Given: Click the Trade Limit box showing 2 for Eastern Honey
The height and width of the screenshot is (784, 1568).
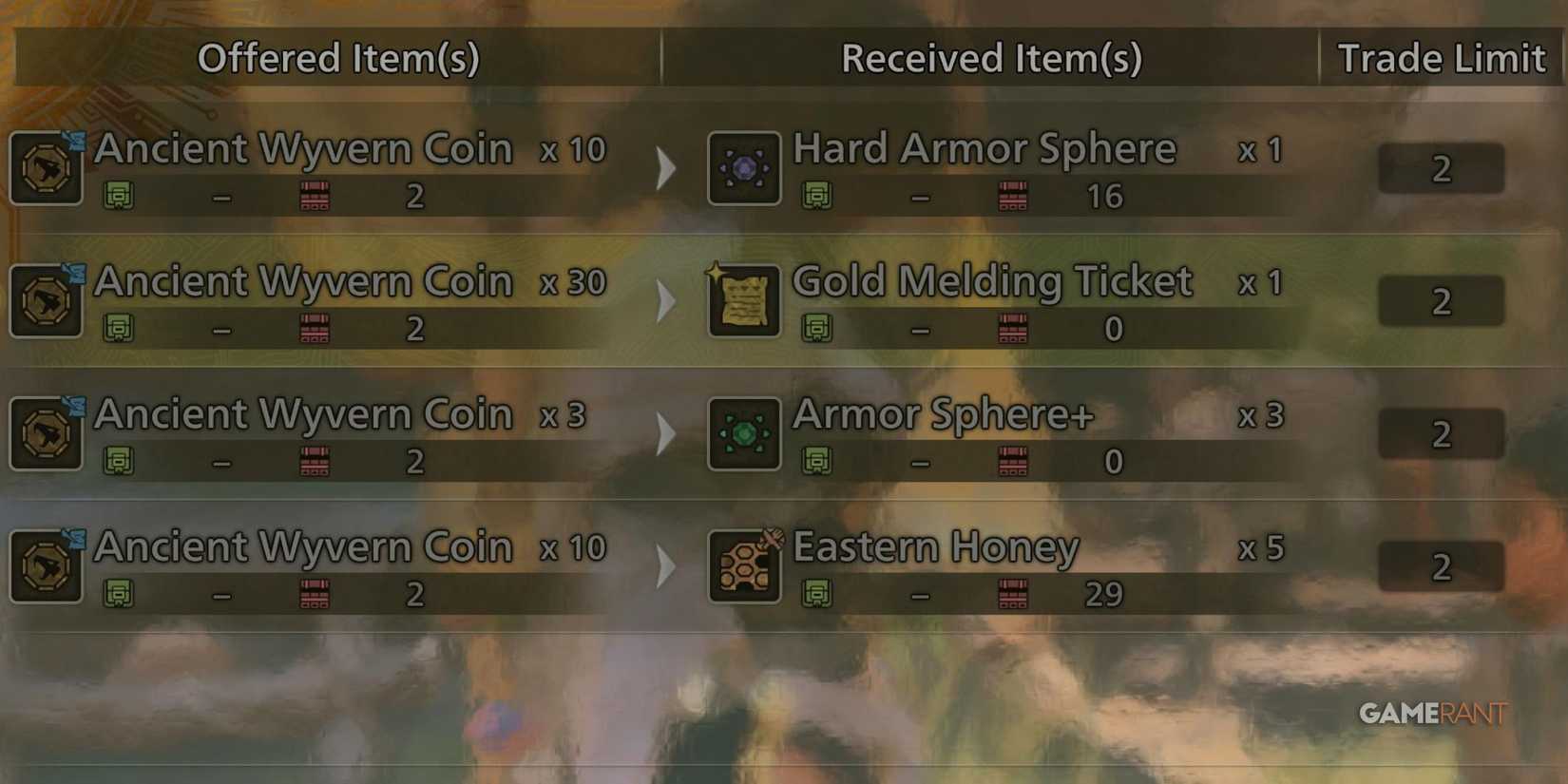Looking at the screenshot, I should tap(1441, 566).
